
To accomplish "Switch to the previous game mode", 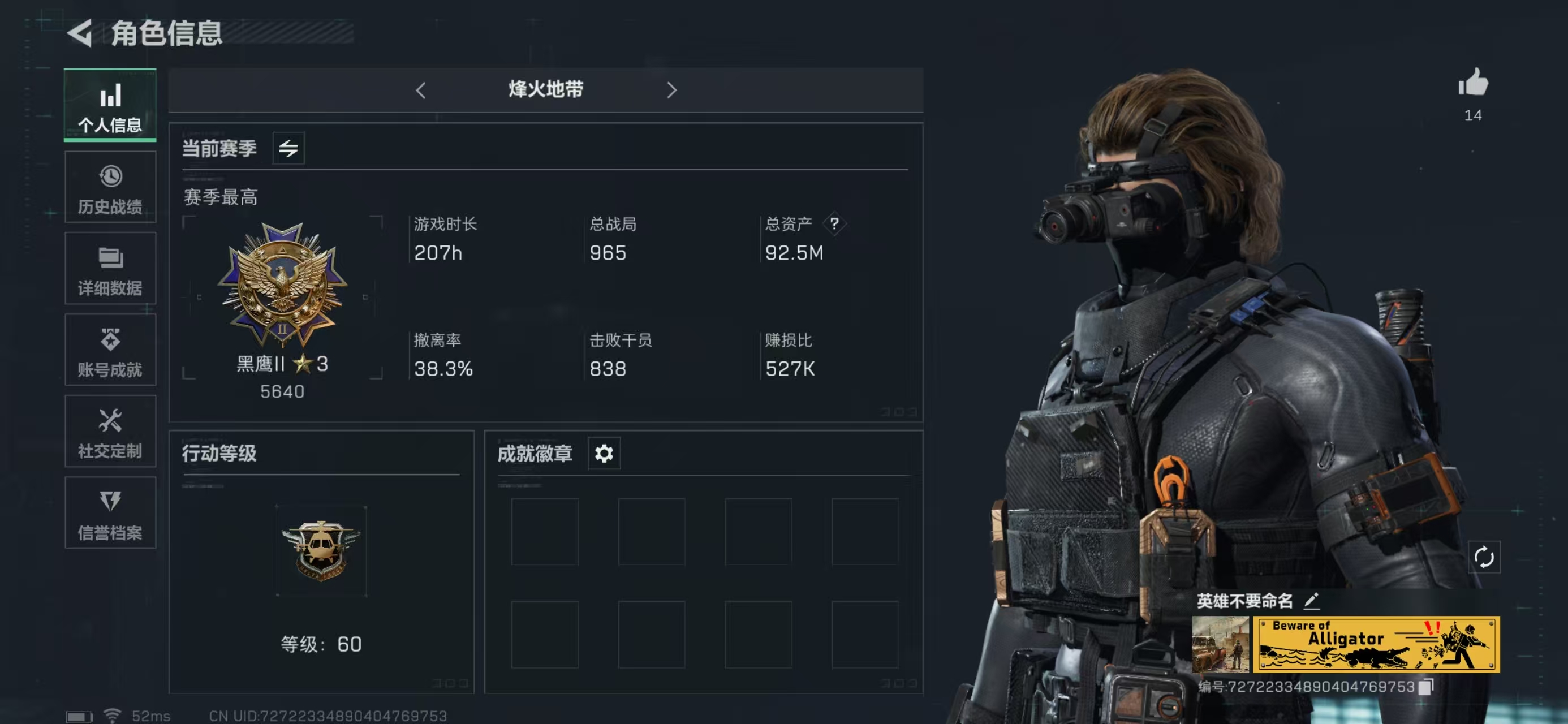I will click(x=421, y=90).
